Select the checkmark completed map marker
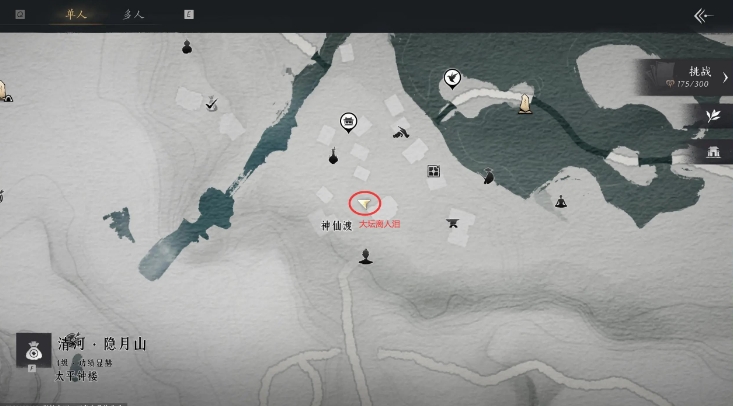This screenshot has width=733, height=406. 211,103
